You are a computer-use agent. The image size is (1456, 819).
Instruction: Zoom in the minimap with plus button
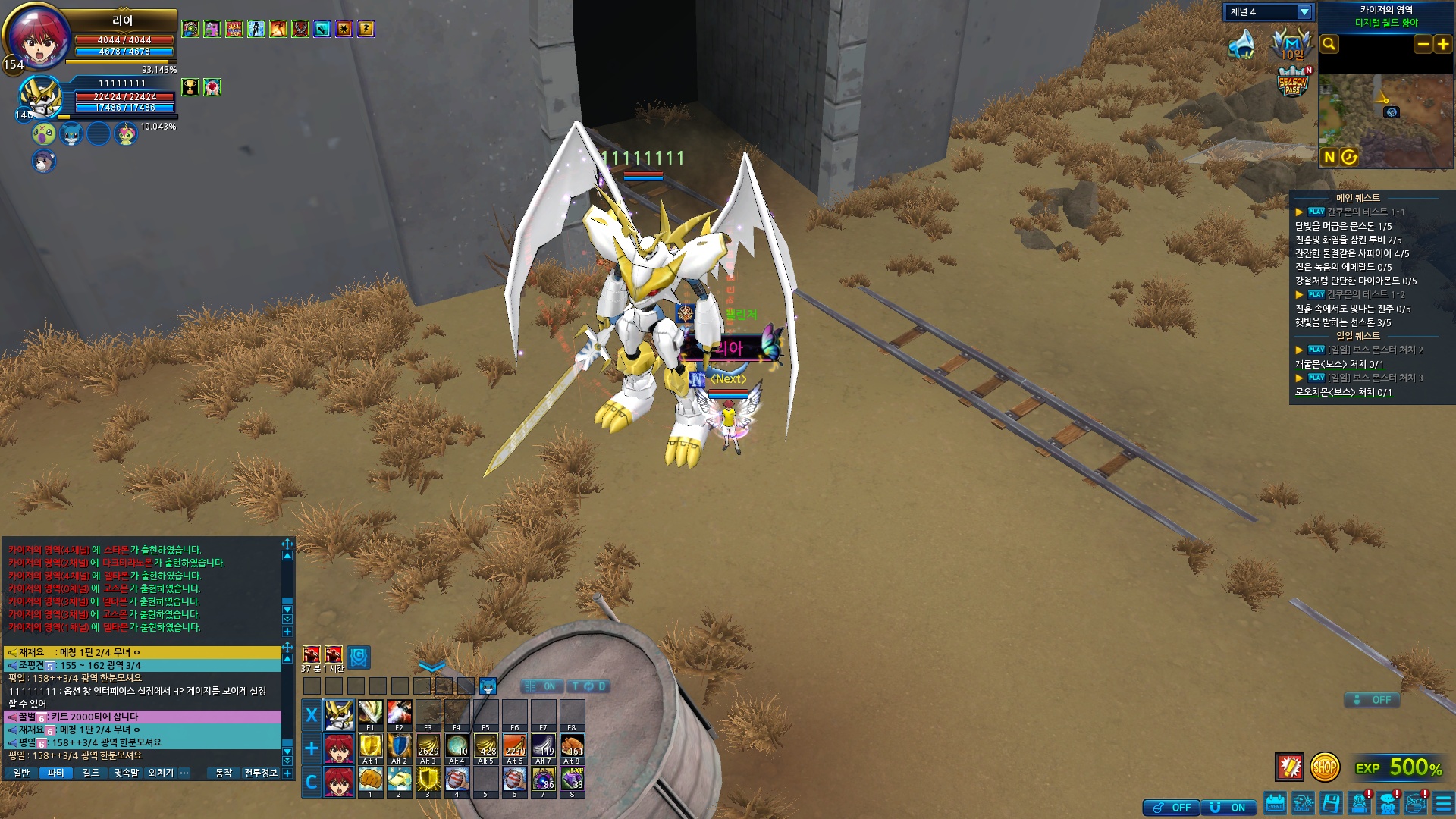click(1442, 45)
